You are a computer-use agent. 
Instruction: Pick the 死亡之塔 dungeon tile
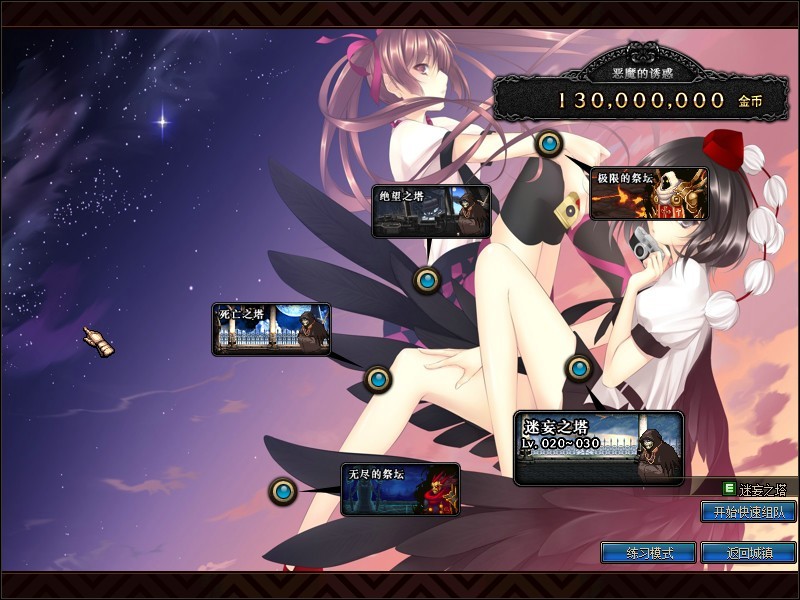[x=271, y=329]
